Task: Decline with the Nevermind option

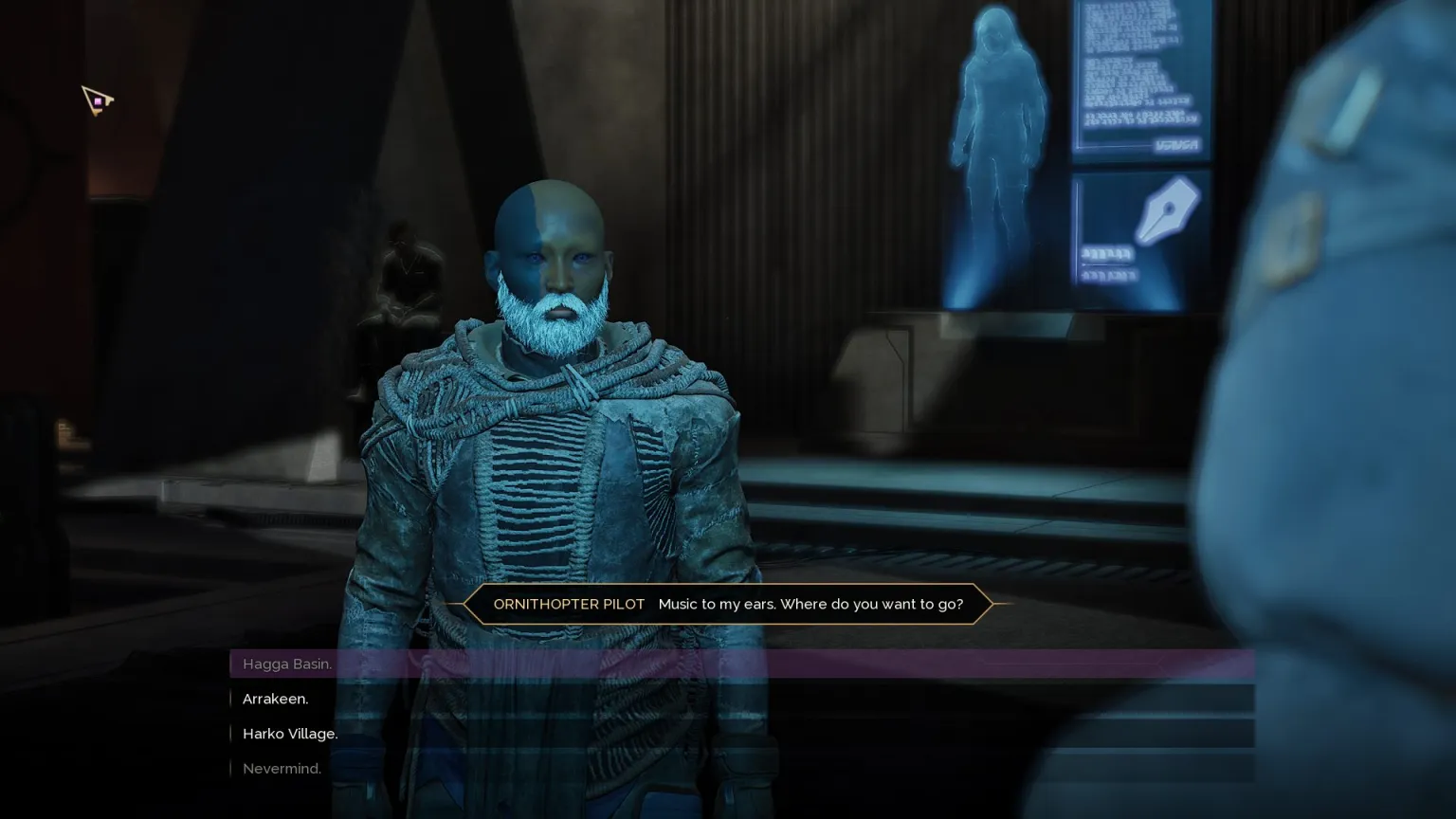Action: click(x=282, y=769)
